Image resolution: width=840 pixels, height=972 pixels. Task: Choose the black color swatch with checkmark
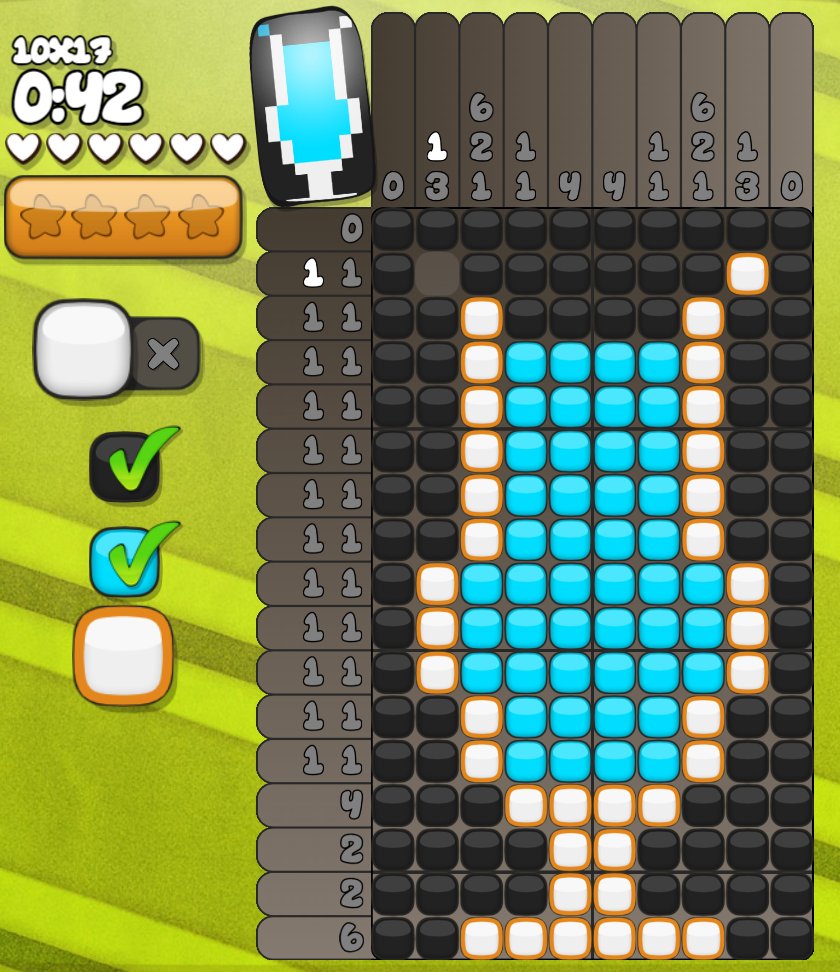coord(125,466)
